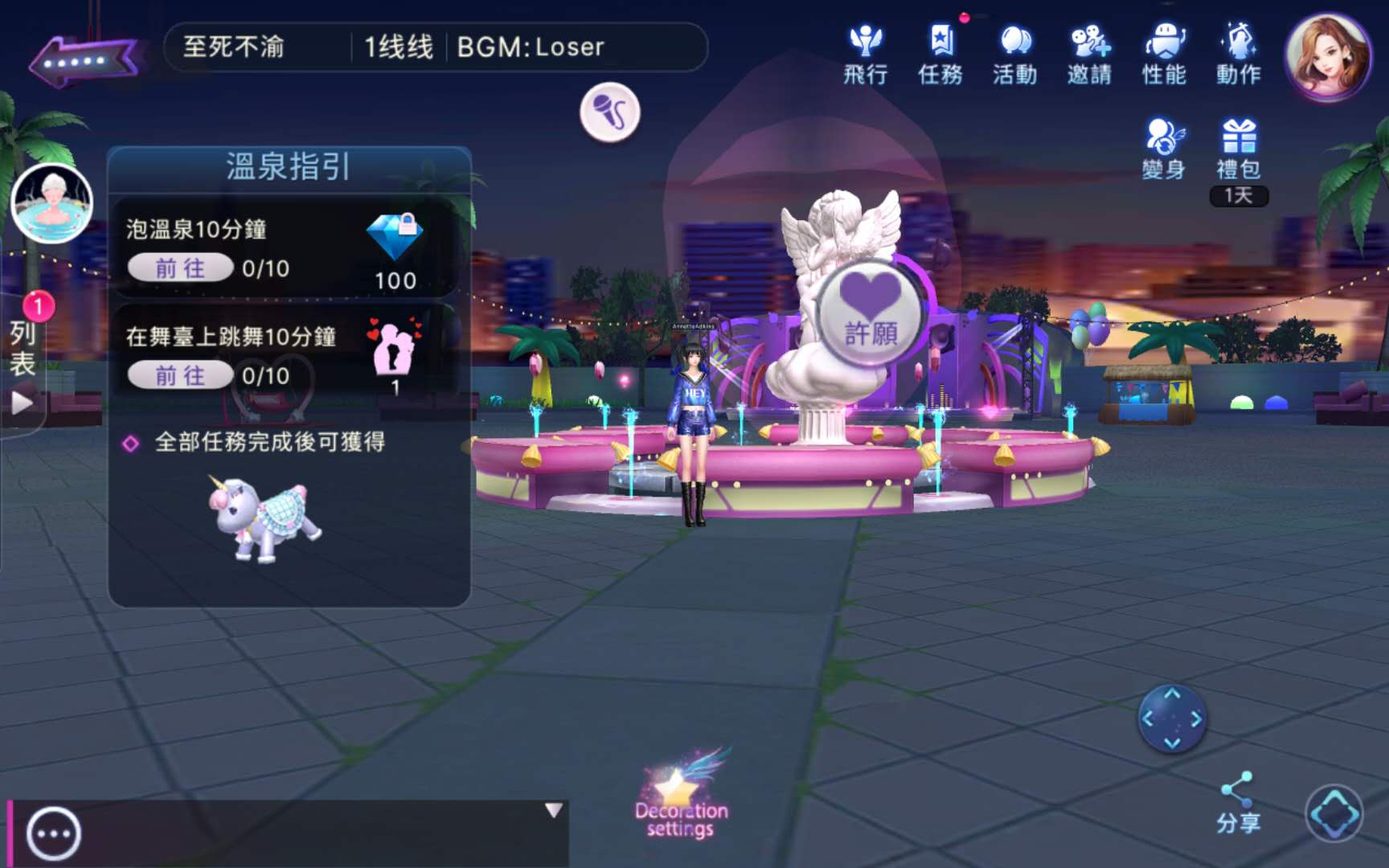Select the hot spring guide portrait icon
The width and height of the screenshot is (1389, 868).
point(52,203)
